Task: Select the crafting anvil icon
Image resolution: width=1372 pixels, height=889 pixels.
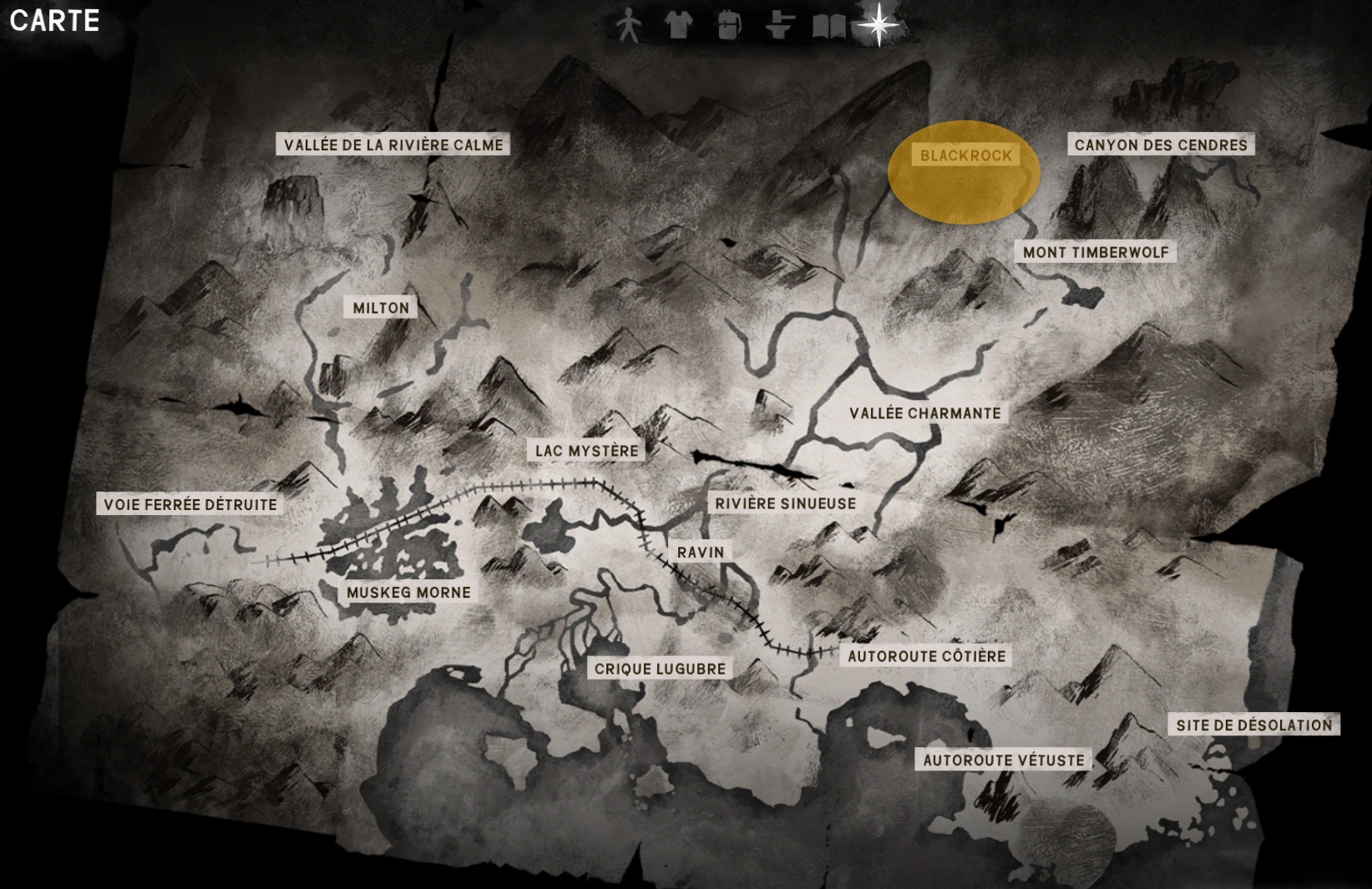Action: [778, 26]
